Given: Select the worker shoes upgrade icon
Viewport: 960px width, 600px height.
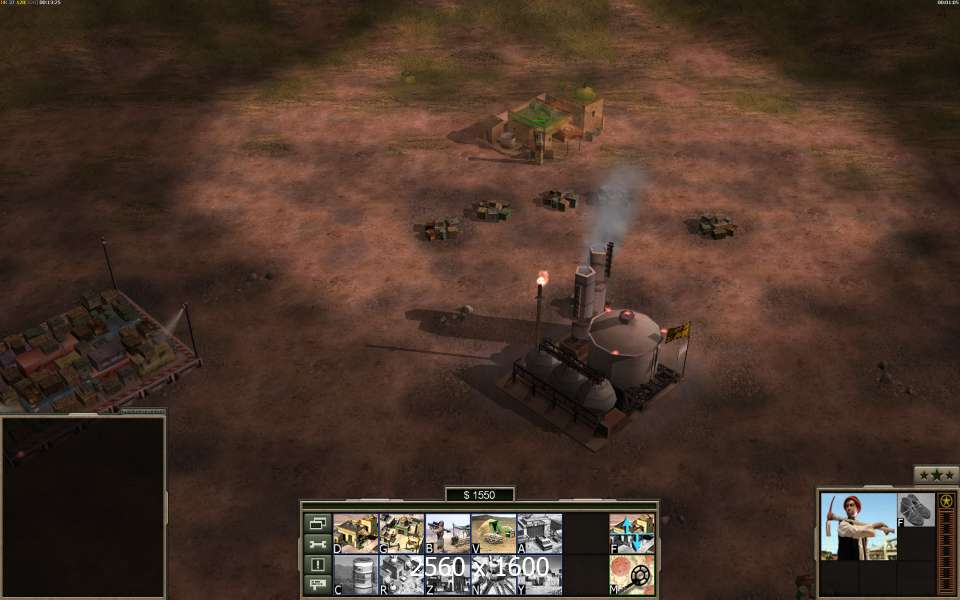Looking at the screenshot, I should click(915, 509).
